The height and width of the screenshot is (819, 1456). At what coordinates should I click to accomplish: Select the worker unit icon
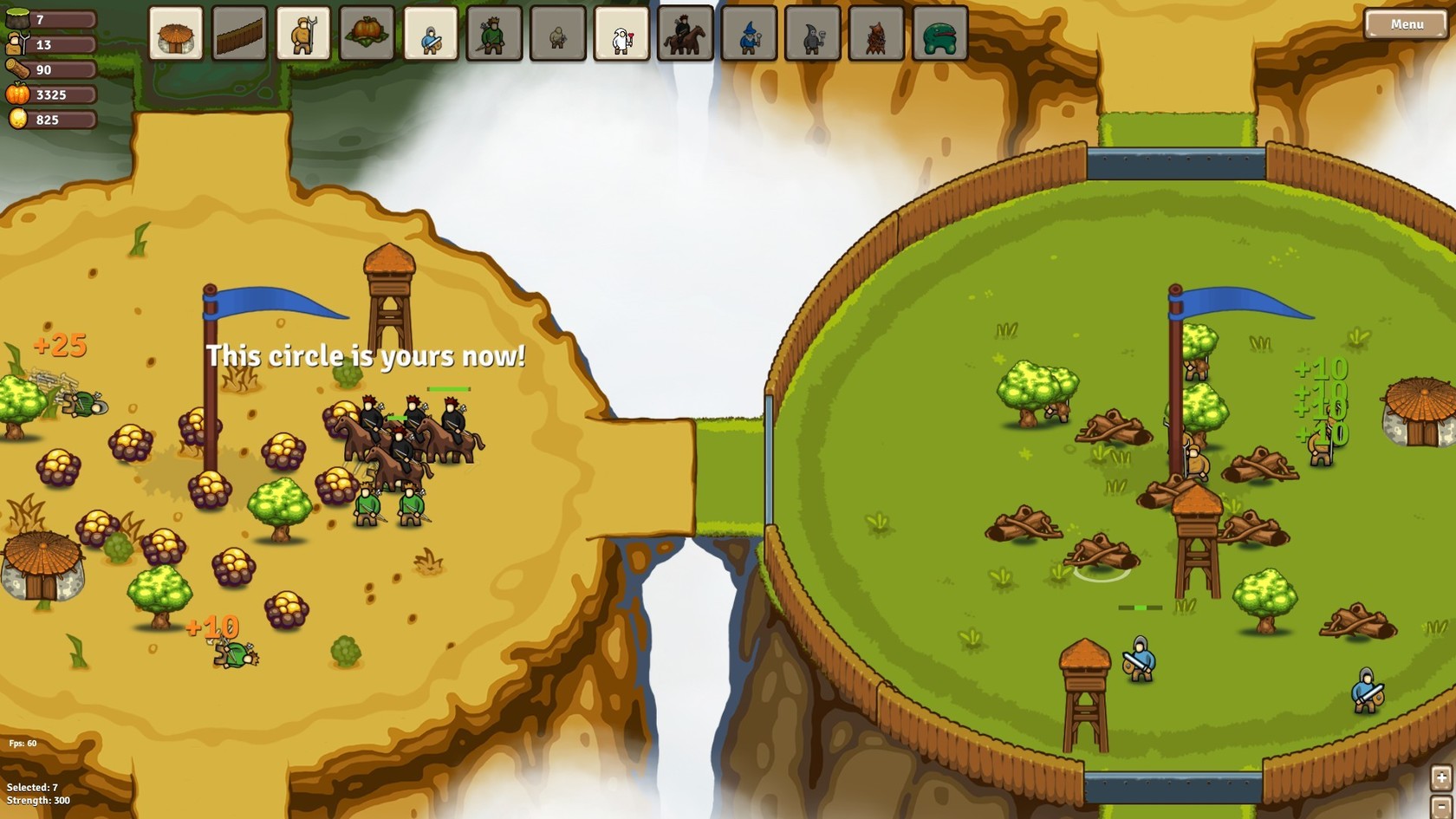(301, 36)
